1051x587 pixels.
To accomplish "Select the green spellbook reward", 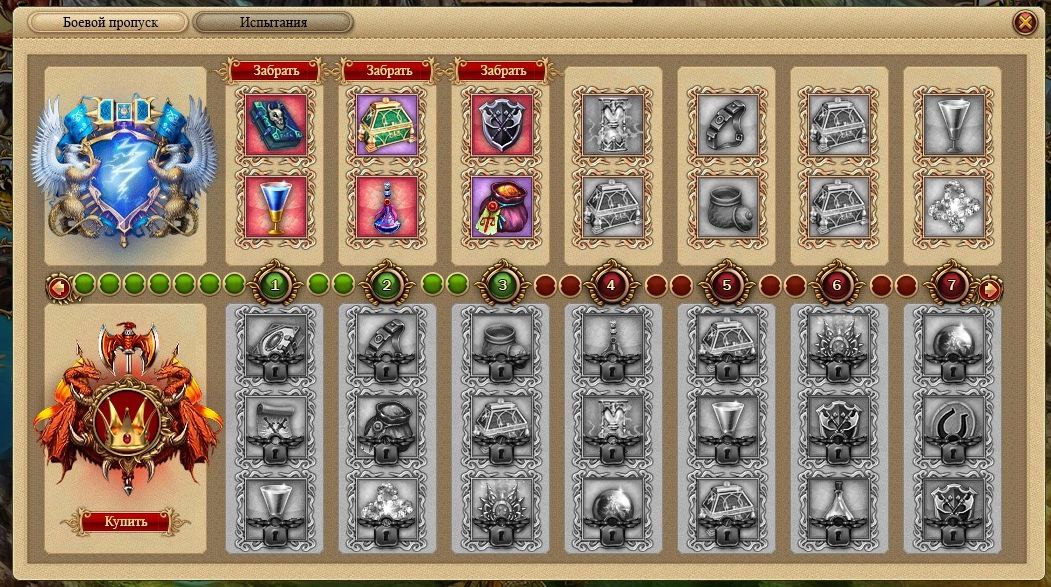I will pyautogui.click(x=275, y=125).
